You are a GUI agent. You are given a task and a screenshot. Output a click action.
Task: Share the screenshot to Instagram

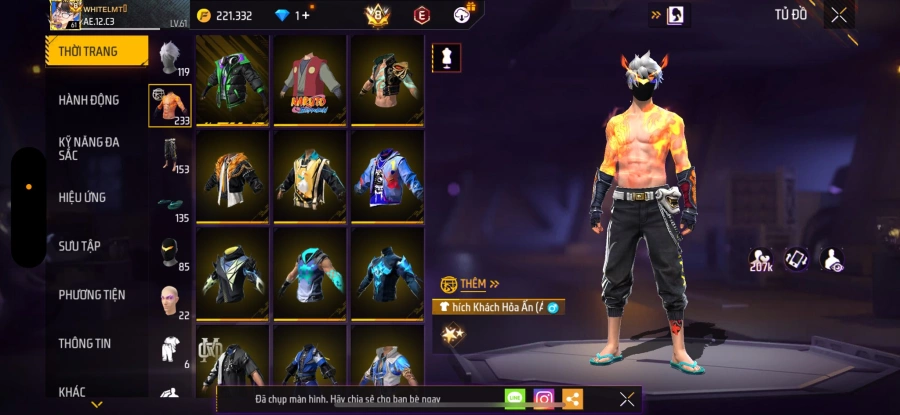[544, 399]
